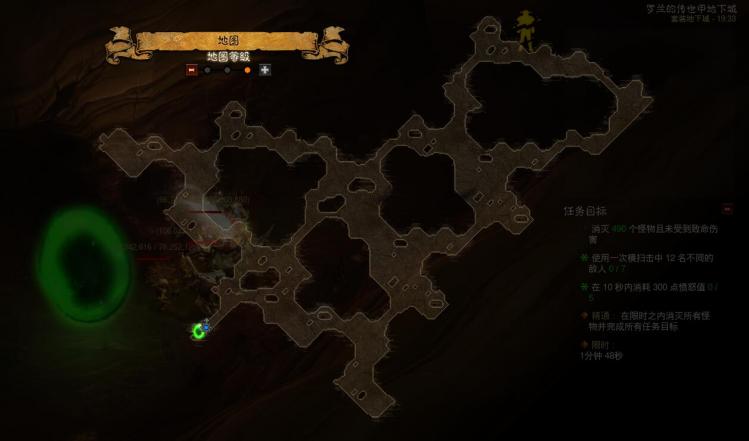Click the red minus map zoom-out button

(191, 70)
